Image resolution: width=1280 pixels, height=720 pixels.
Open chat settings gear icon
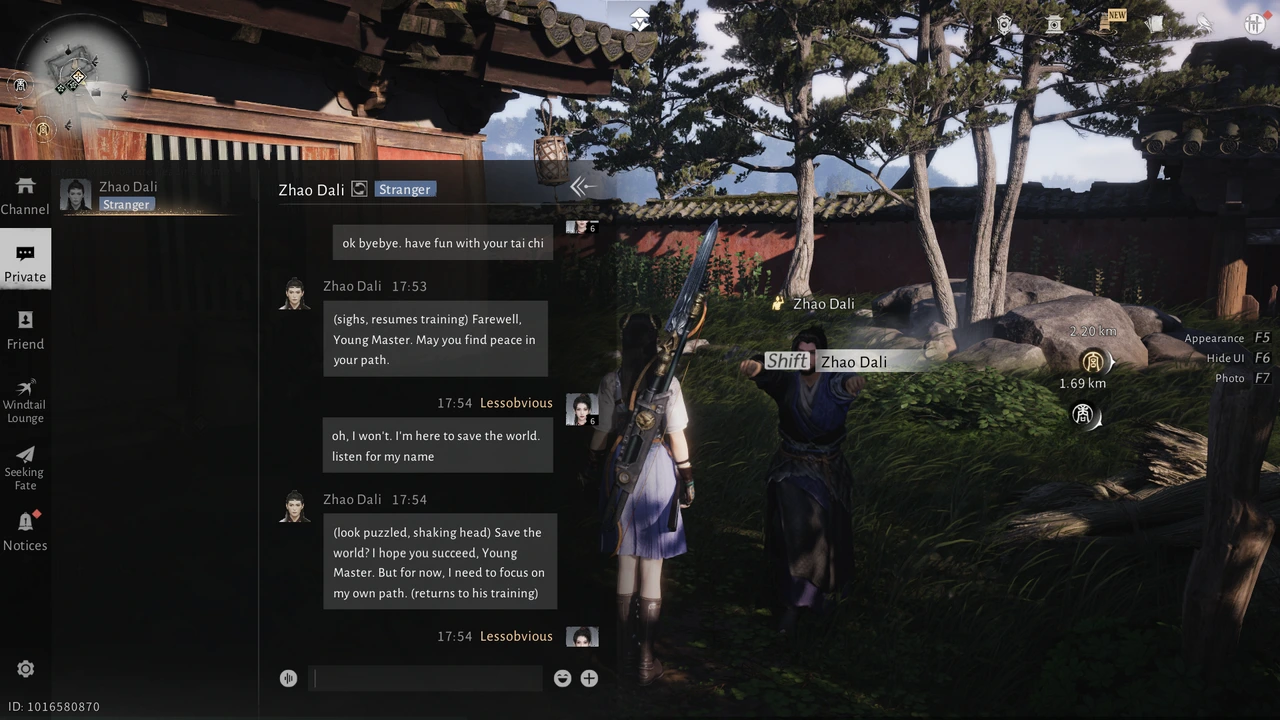(x=26, y=669)
